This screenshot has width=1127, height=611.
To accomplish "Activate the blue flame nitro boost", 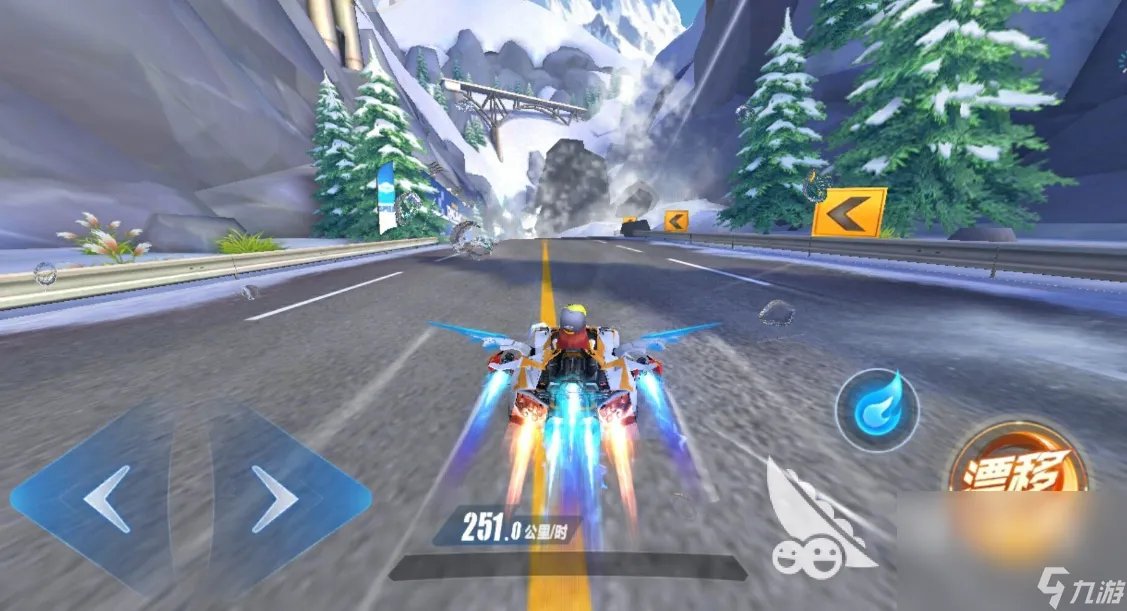I will [x=877, y=410].
